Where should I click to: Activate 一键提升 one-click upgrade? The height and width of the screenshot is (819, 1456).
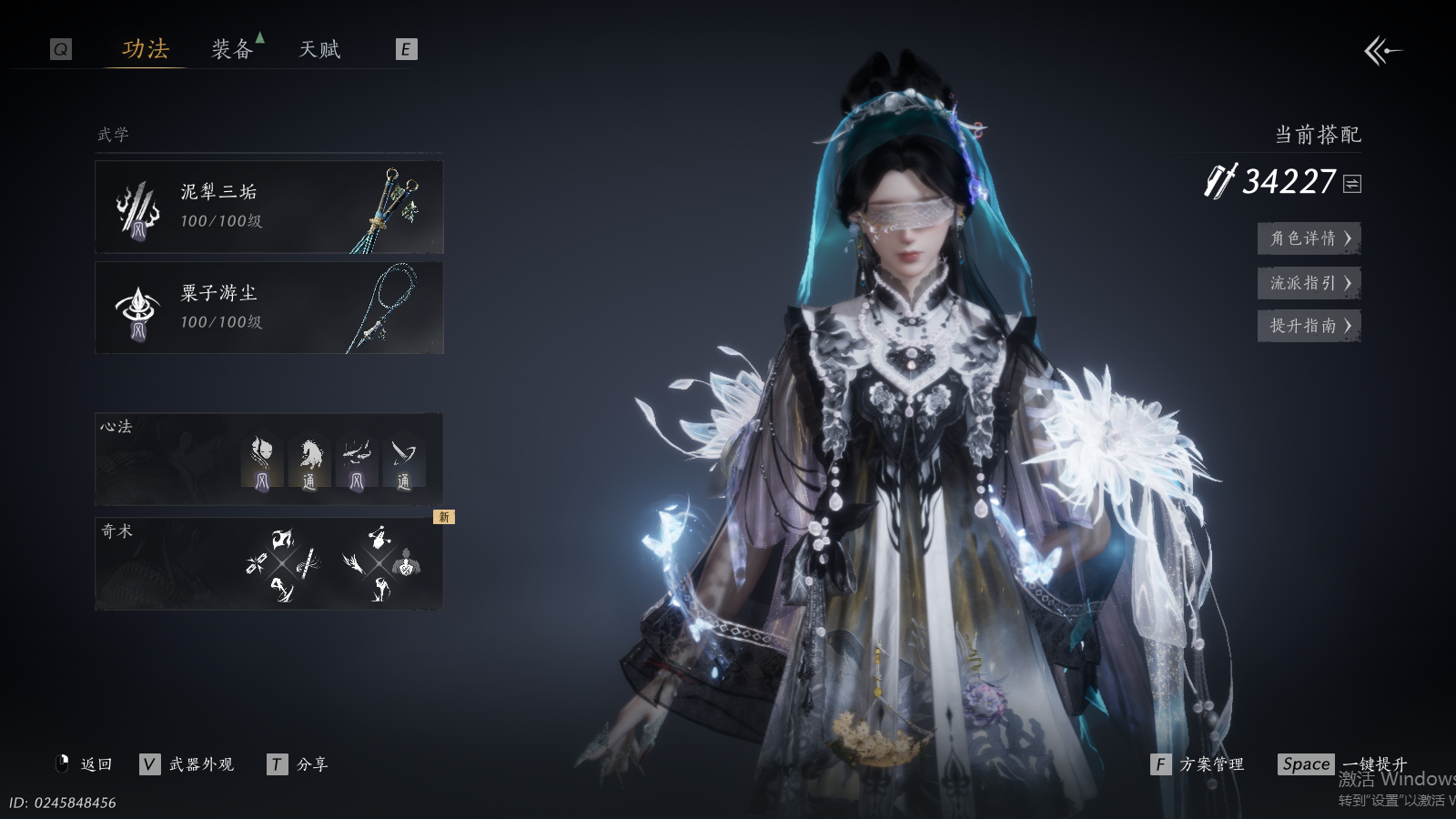pos(1342,764)
